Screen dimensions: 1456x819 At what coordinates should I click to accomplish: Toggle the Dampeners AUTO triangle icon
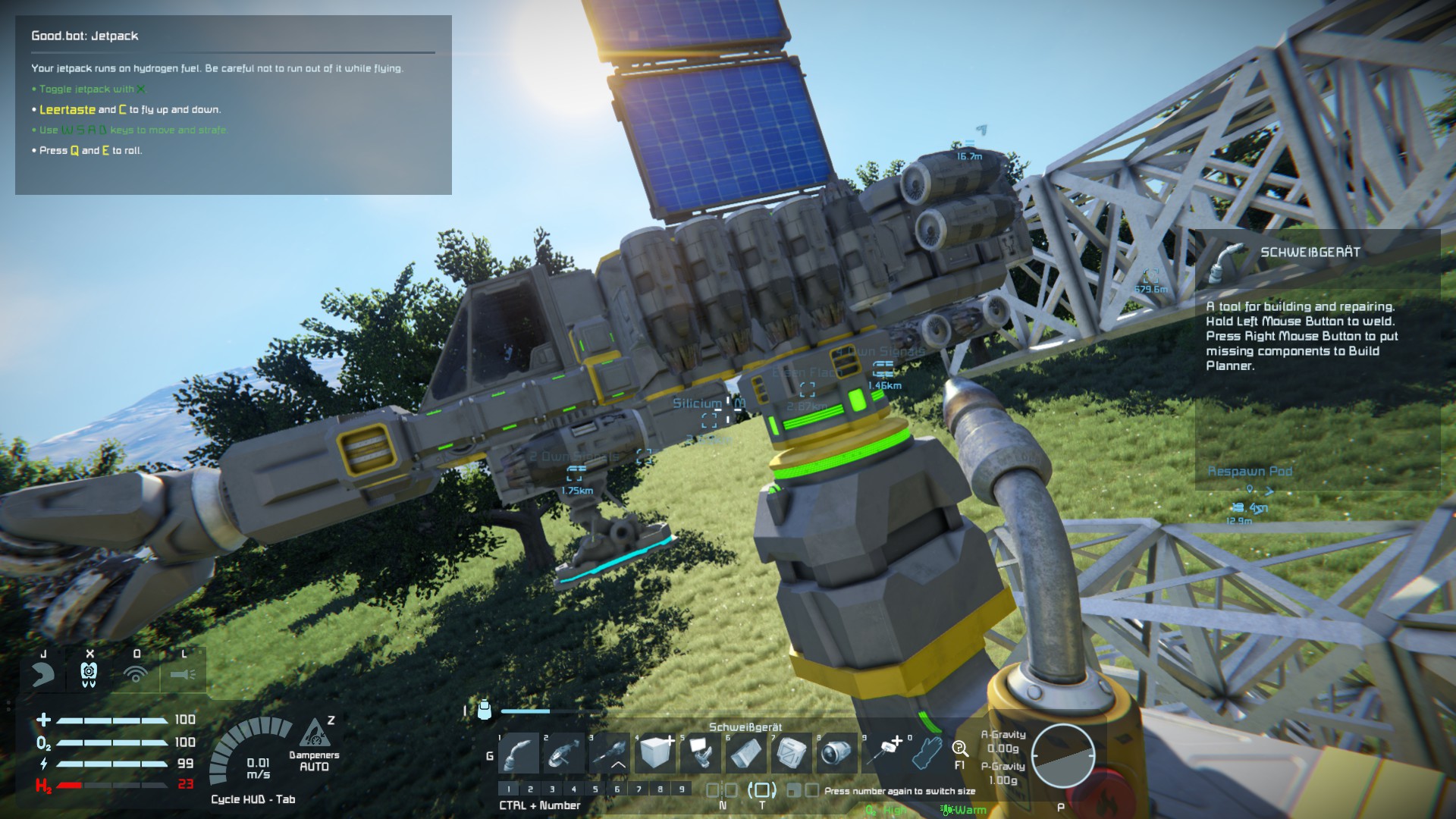(x=315, y=734)
